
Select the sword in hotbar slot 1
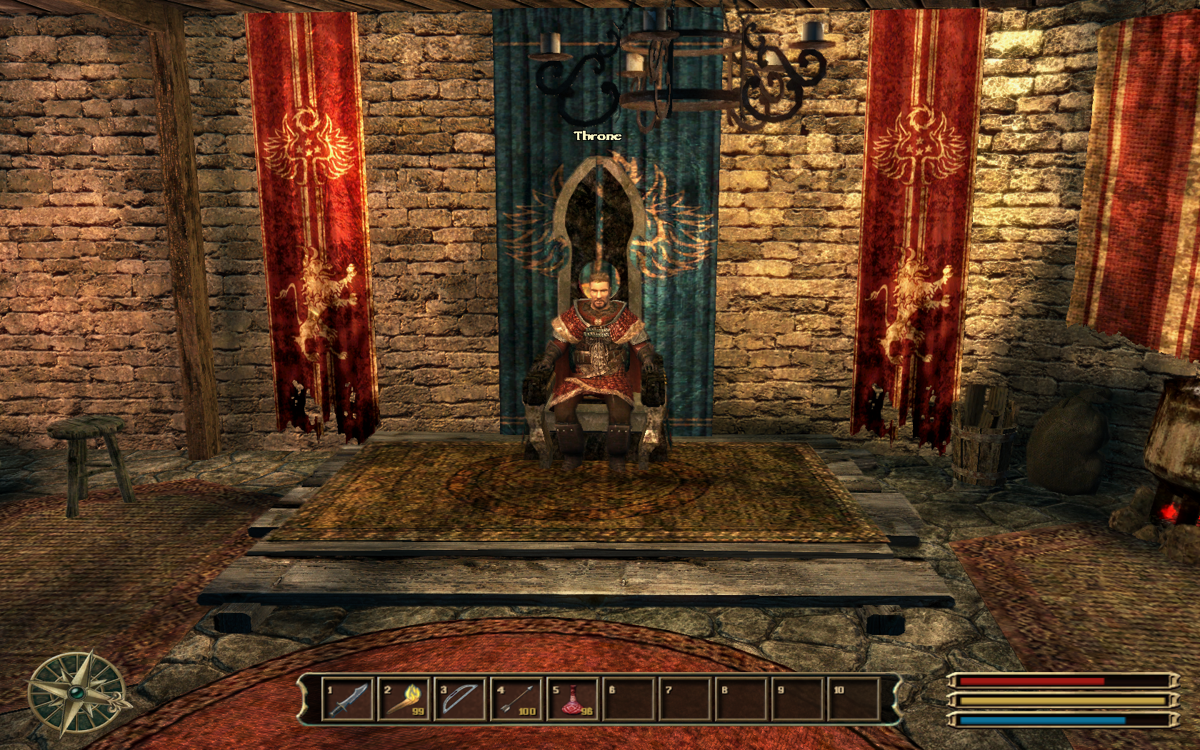point(345,699)
